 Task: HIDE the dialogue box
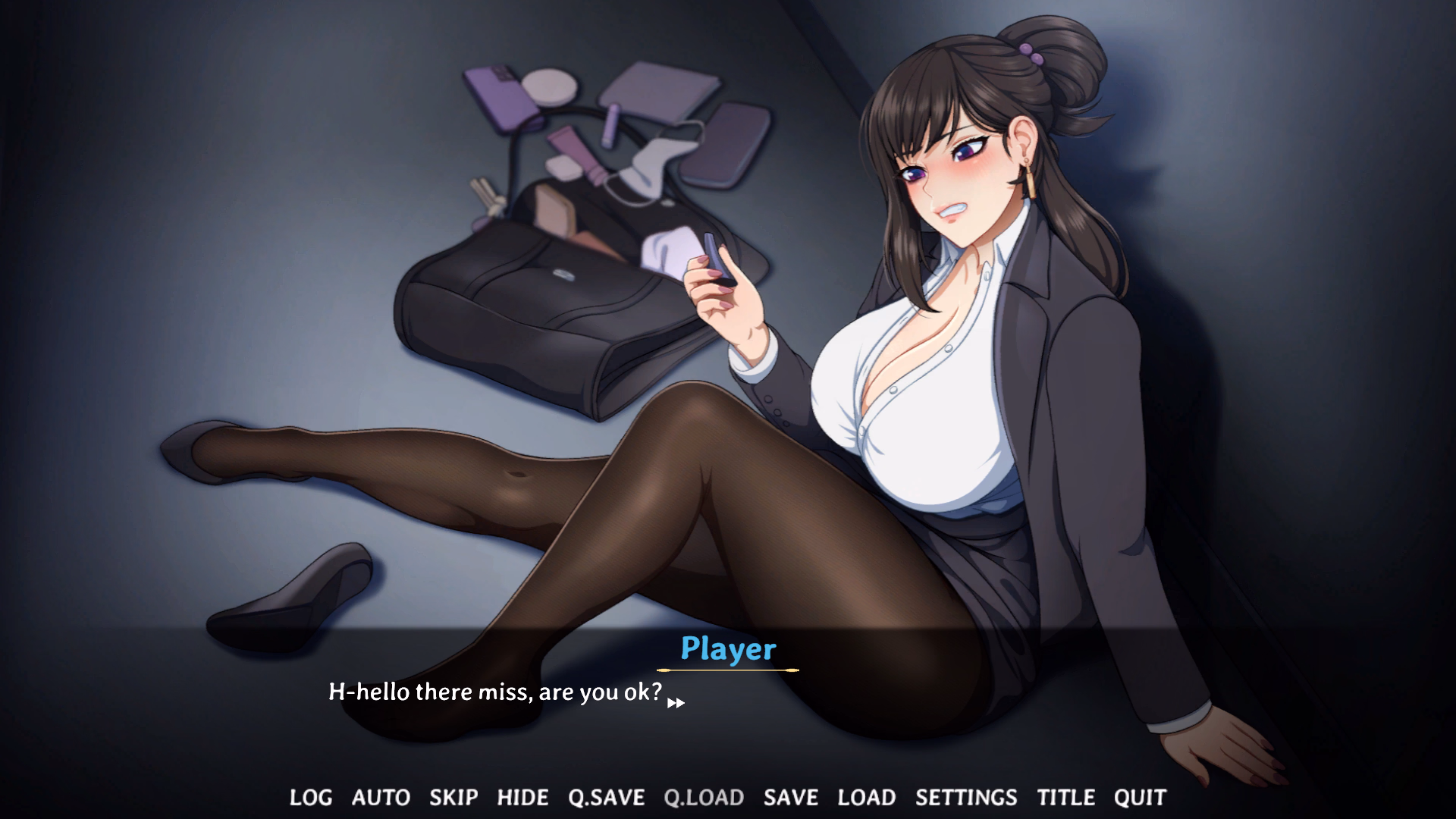tap(522, 797)
